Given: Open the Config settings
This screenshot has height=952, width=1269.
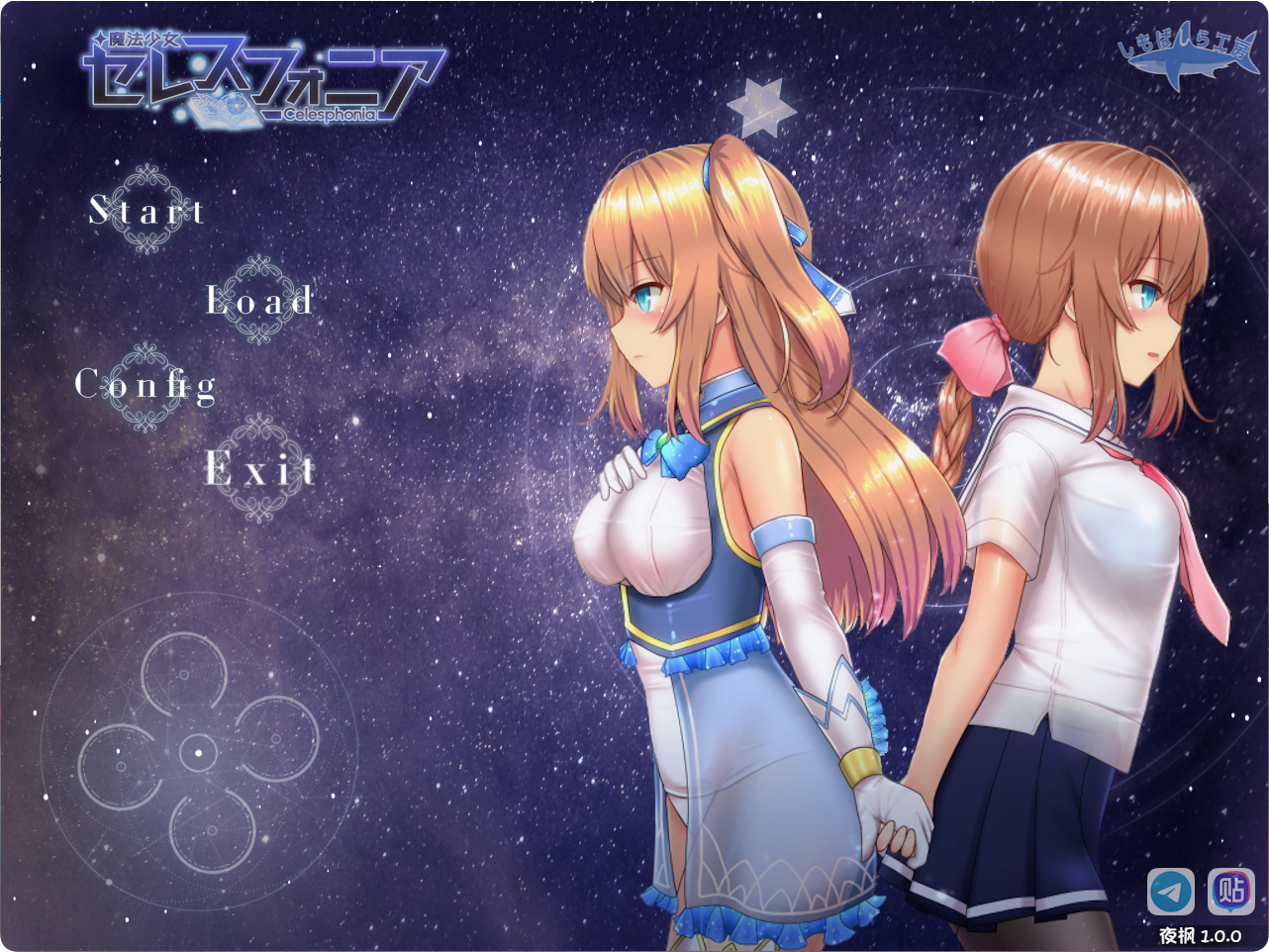Looking at the screenshot, I should click(x=146, y=385).
